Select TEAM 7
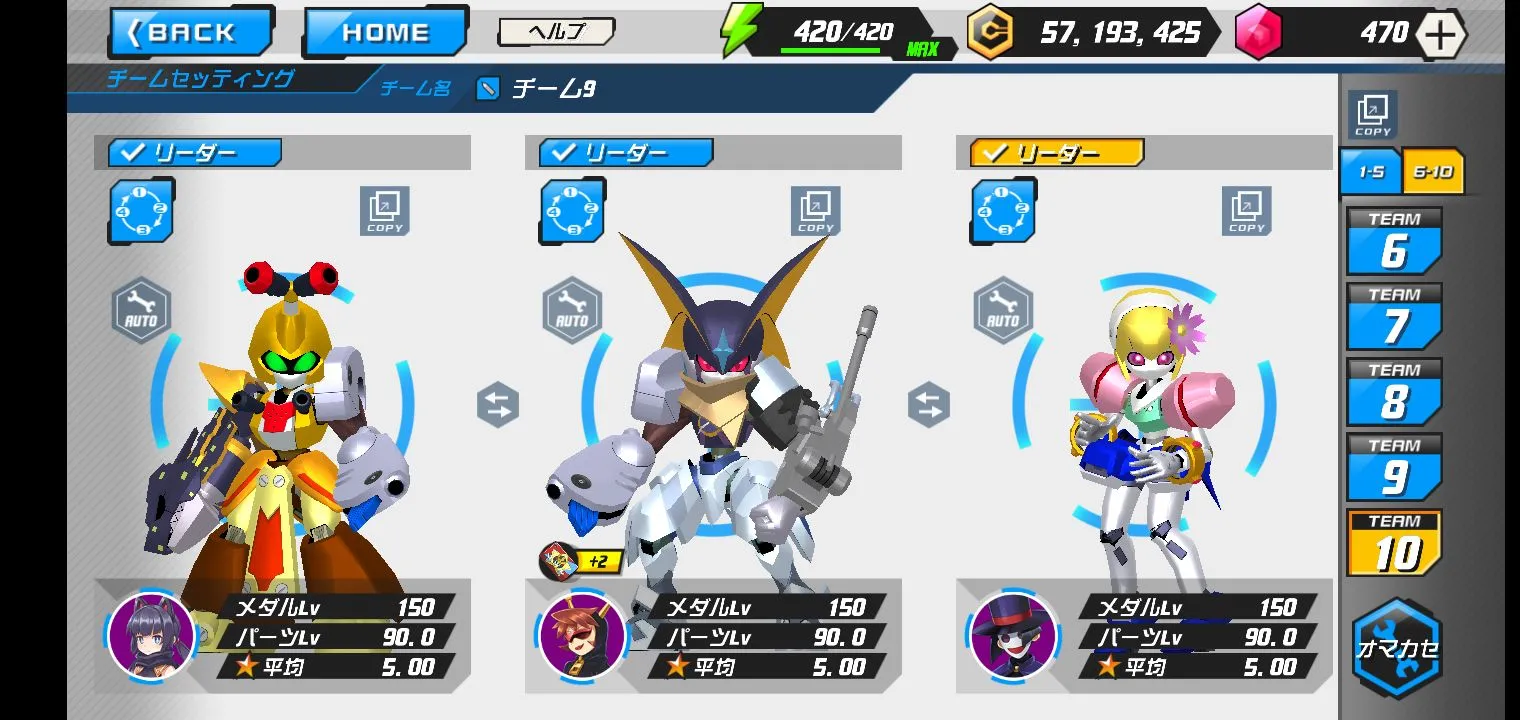This screenshot has width=1520, height=720. pos(1394,317)
